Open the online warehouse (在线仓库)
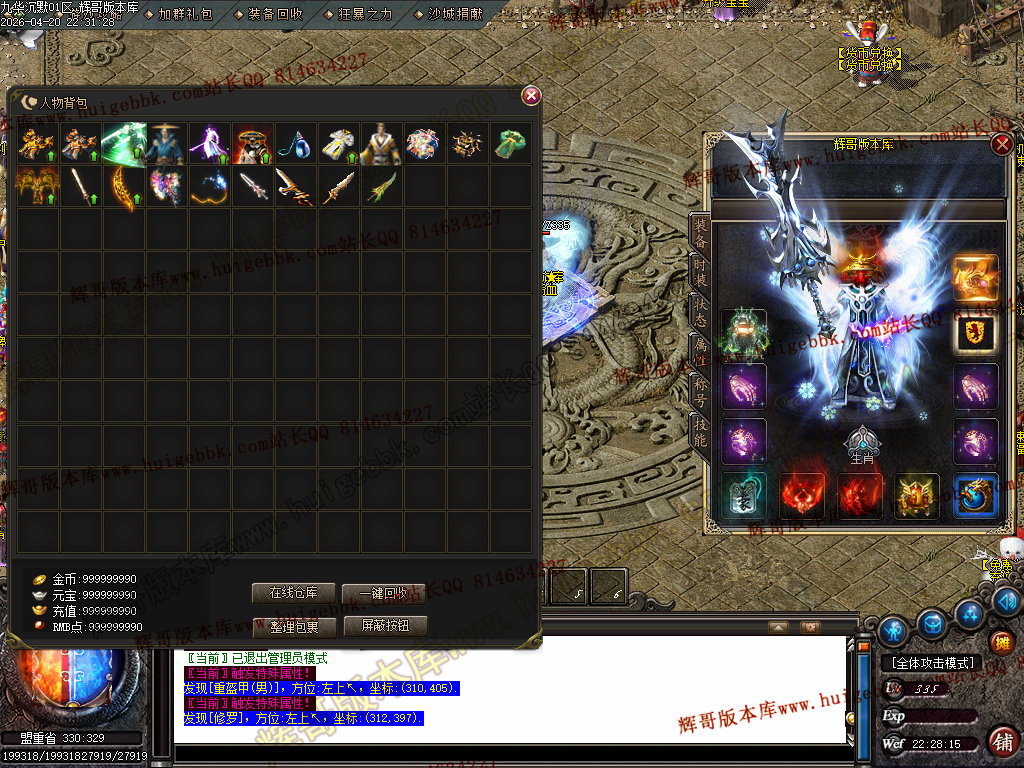 click(293, 593)
